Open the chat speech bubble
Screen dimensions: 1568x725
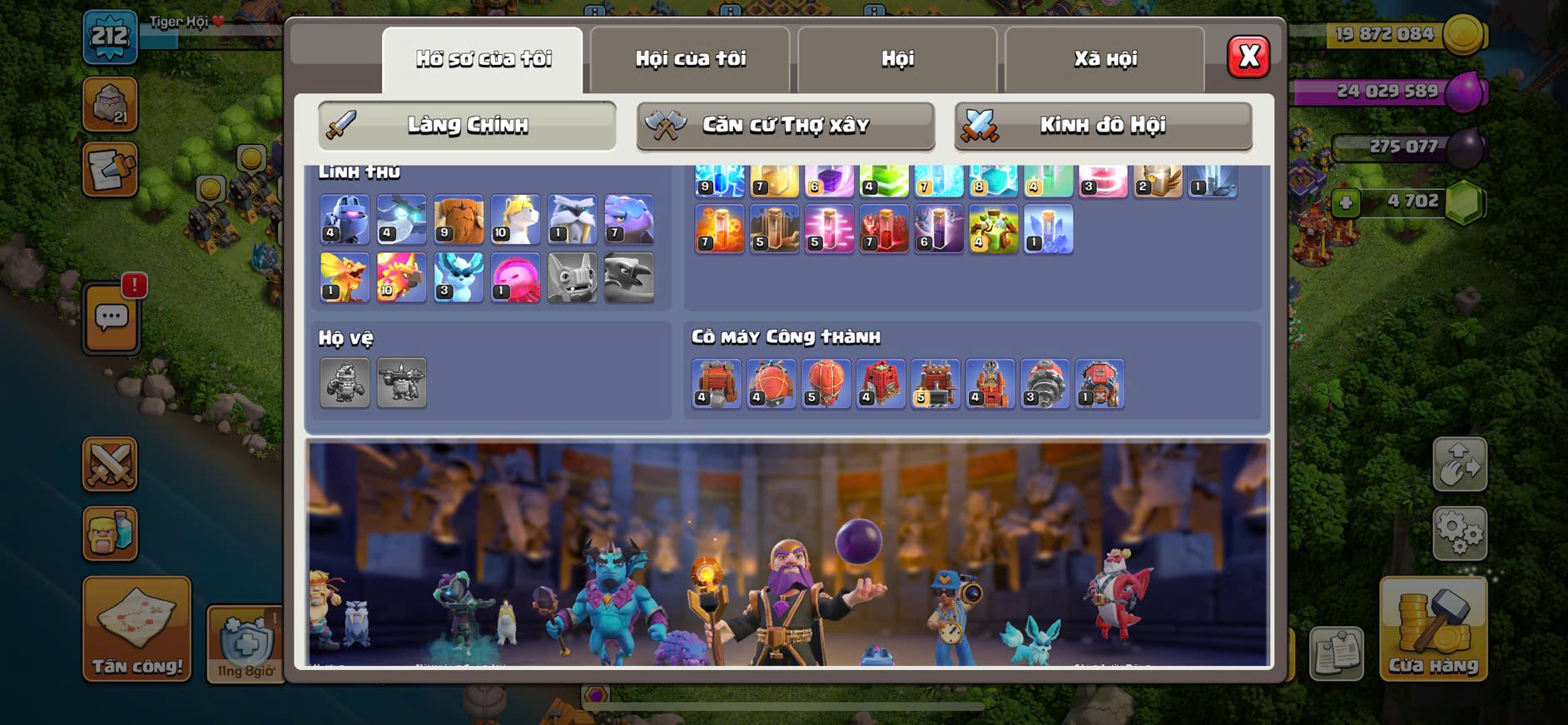coord(112,317)
